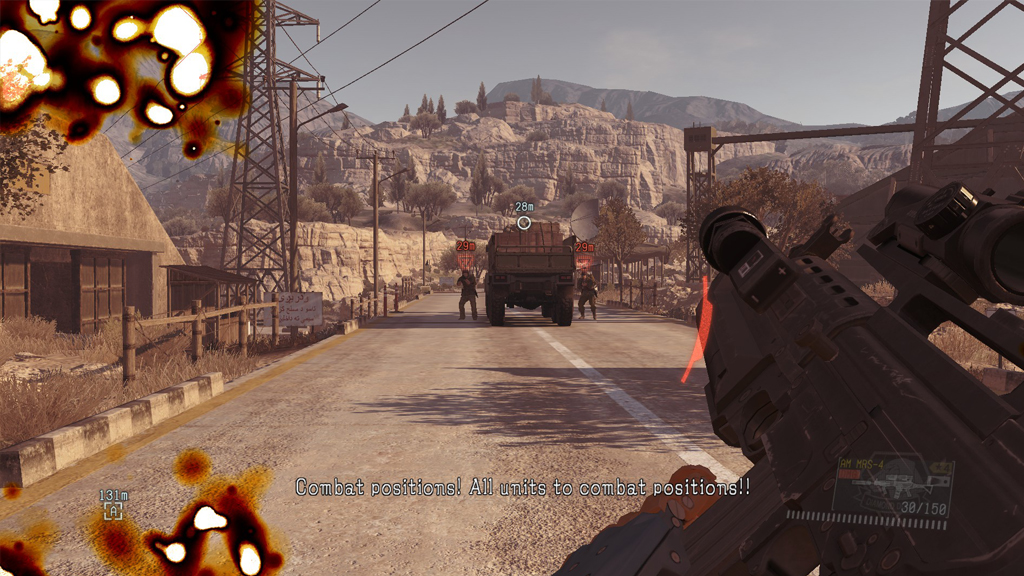1024x576 pixels.
Task: Select the AM MRS-4 rifle weapon icon
Action: pos(890,486)
